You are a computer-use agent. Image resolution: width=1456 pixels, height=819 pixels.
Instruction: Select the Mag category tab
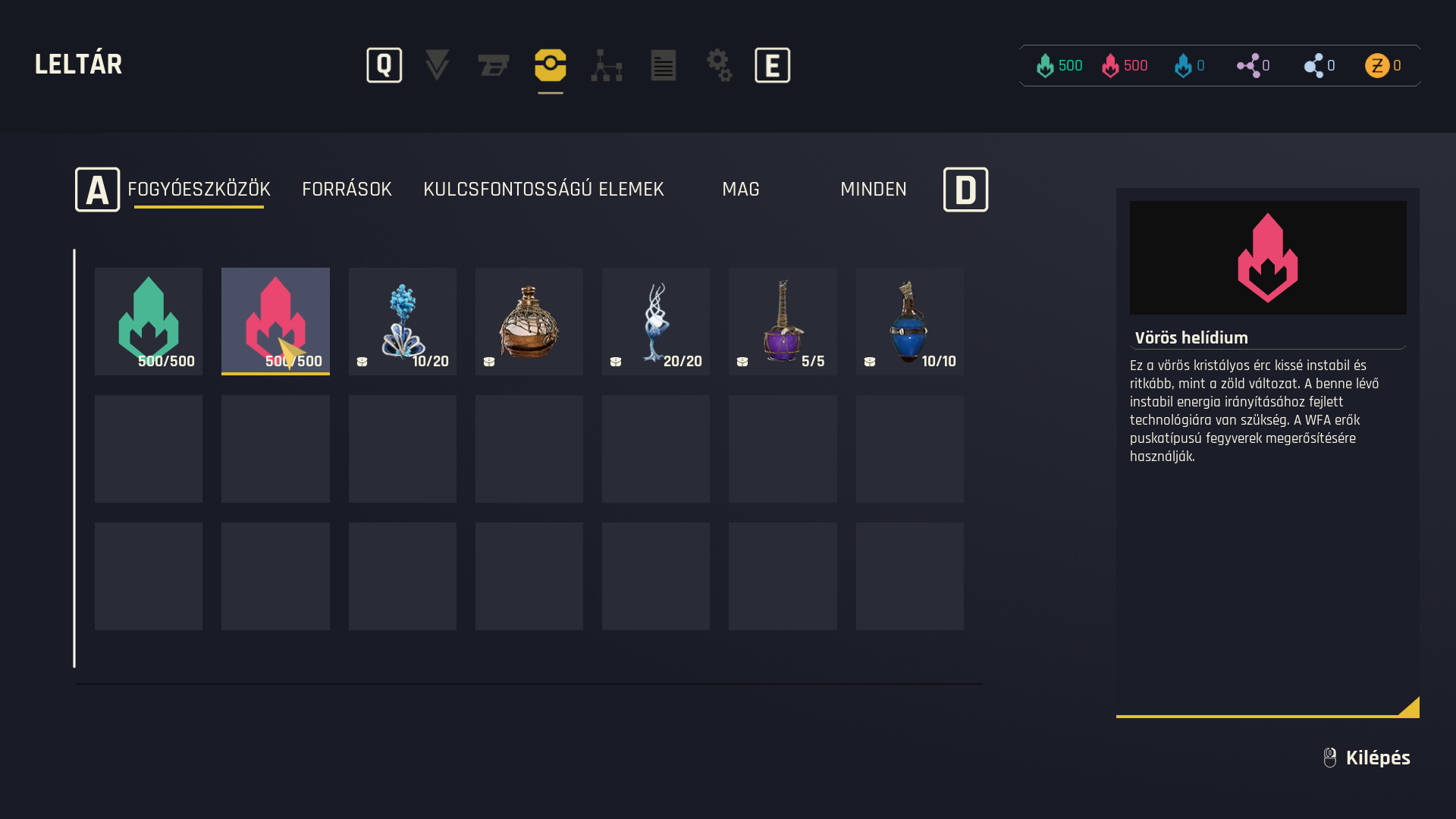[740, 190]
